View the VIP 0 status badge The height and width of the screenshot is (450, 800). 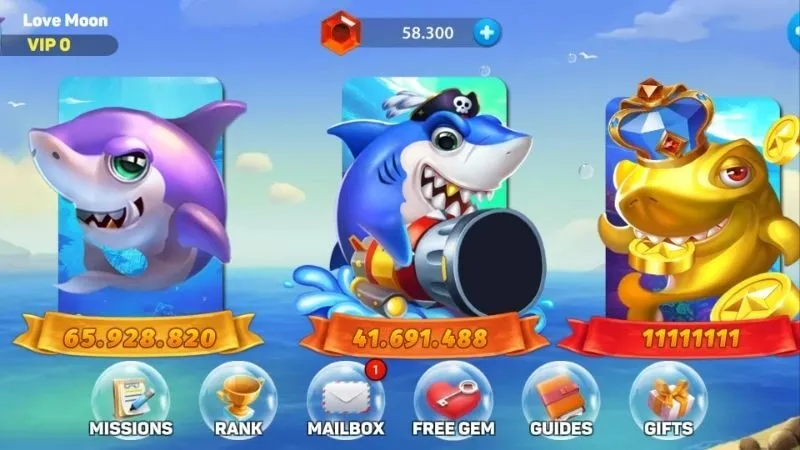[50, 45]
